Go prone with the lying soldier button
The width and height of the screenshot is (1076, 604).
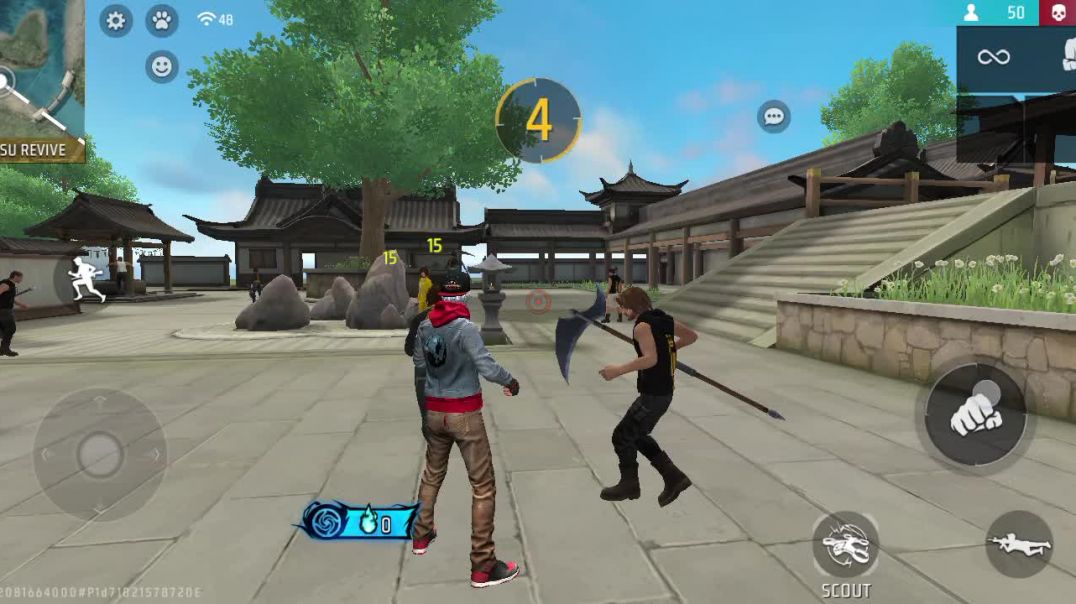(x=1018, y=544)
